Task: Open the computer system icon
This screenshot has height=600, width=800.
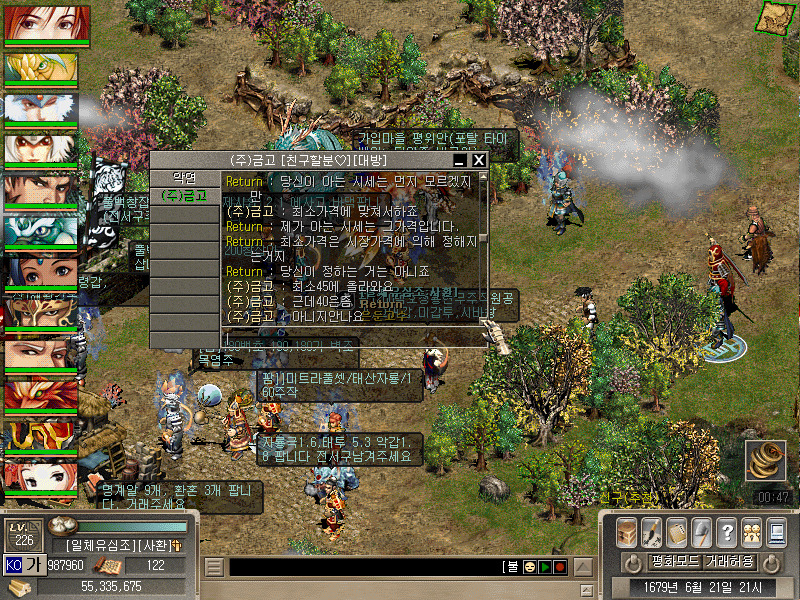Action: (x=776, y=532)
